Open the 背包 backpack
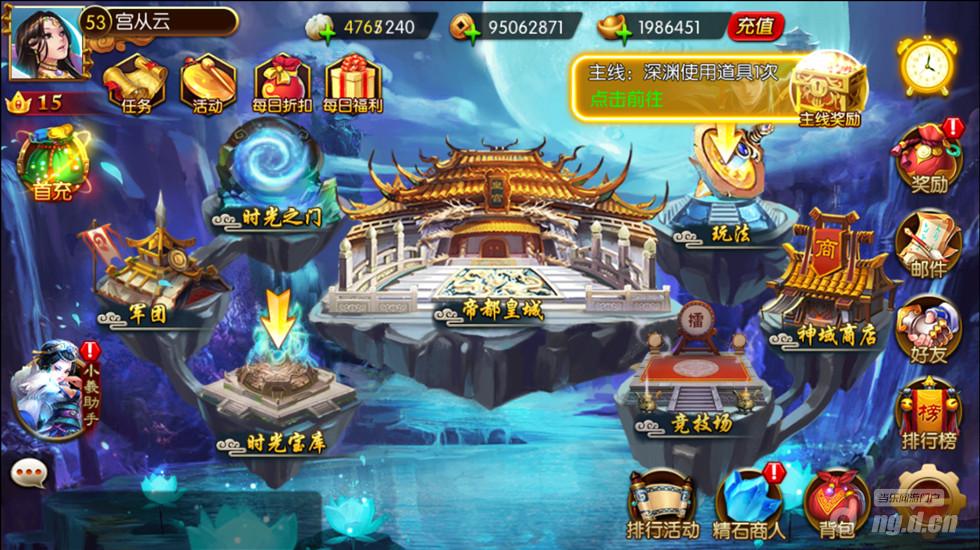 [836, 503]
